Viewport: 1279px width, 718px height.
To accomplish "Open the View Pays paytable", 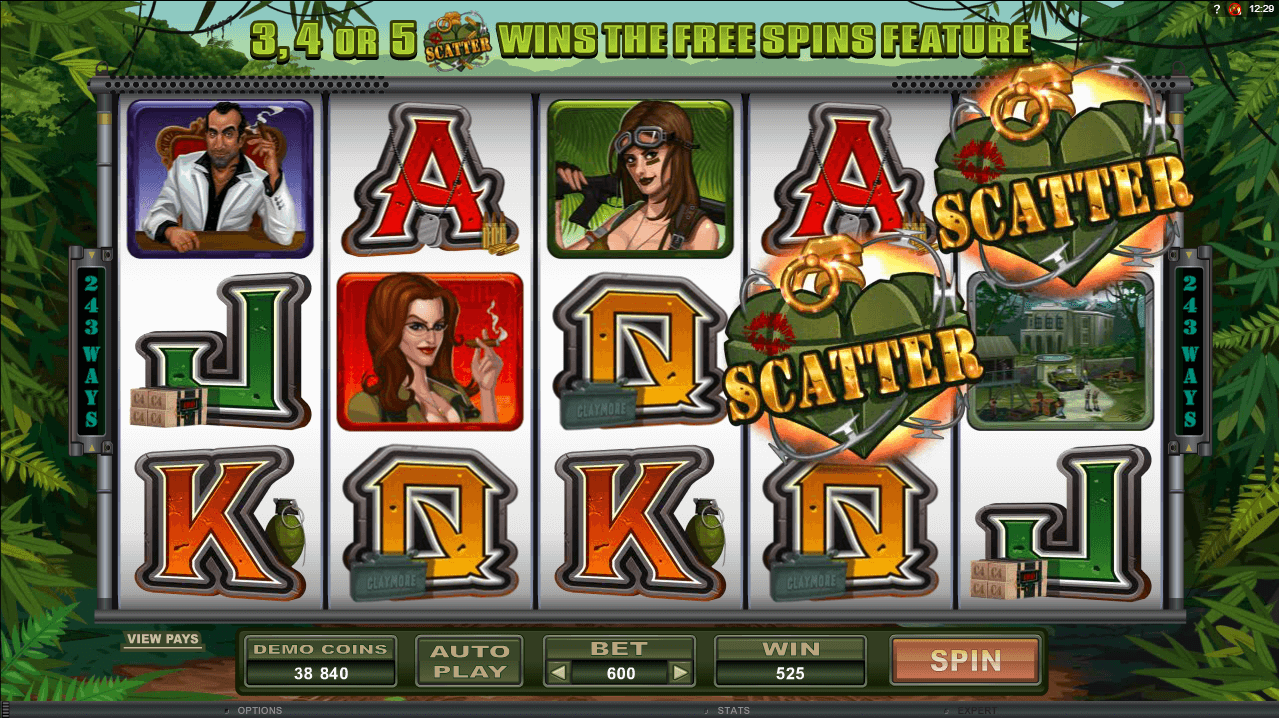I will 163,639.
